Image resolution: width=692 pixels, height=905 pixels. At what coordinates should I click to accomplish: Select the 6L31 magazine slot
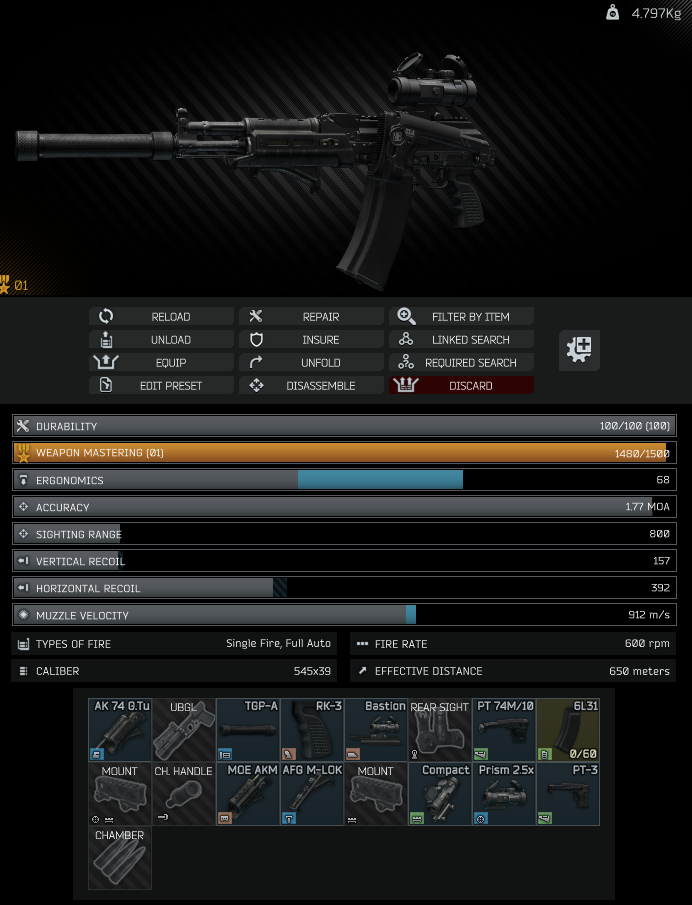tap(568, 730)
